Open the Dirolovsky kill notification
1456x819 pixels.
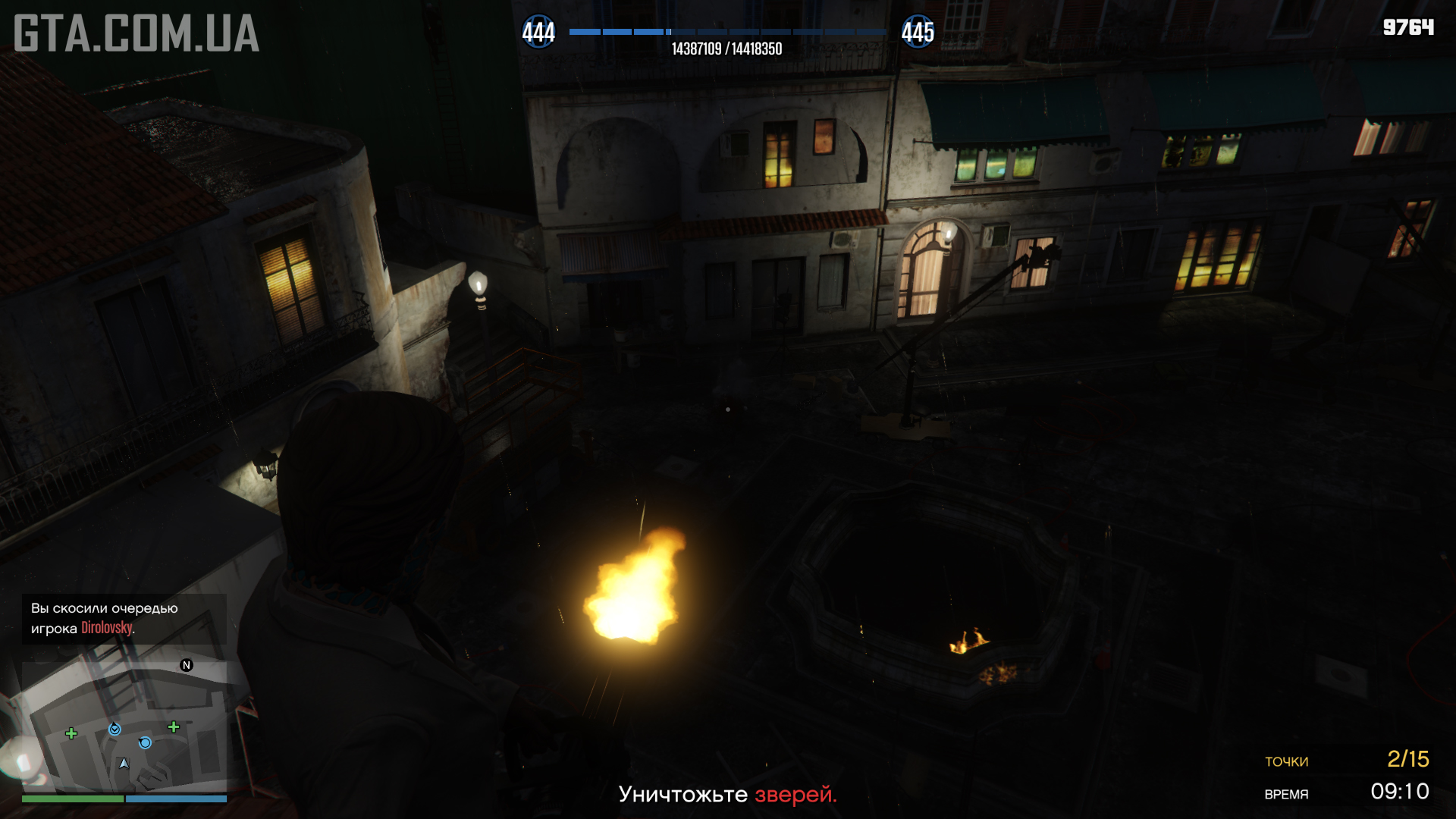pos(124,619)
